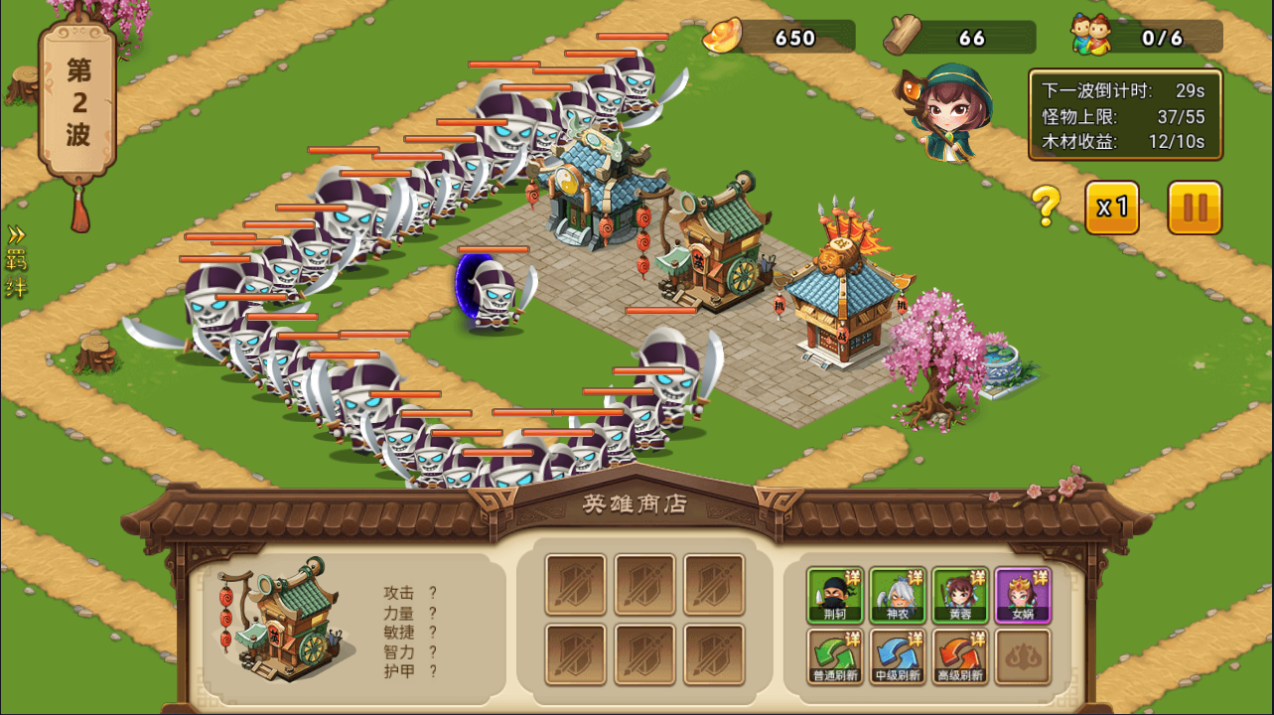Toggle the x1 game speed button

tap(1112, 208)
